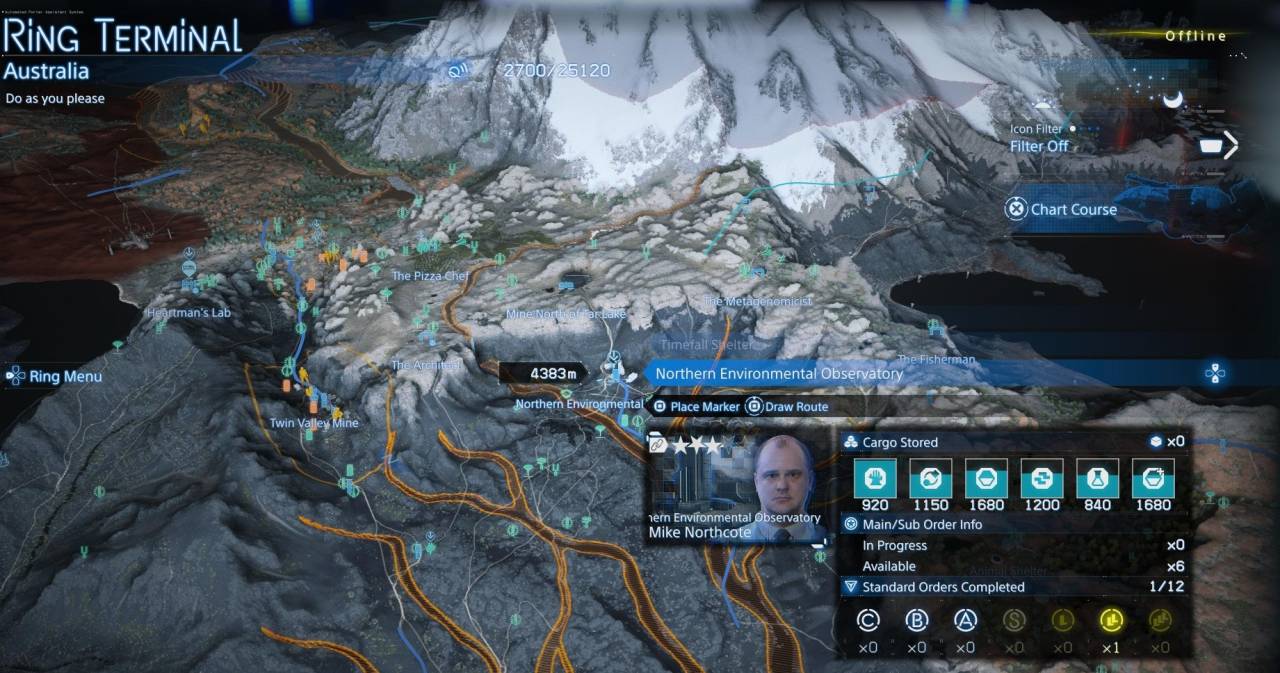The width and height of the screenshot is (1280, 673).
Task: Select the Timefall Shelter map label
Action: coord(705,345)
